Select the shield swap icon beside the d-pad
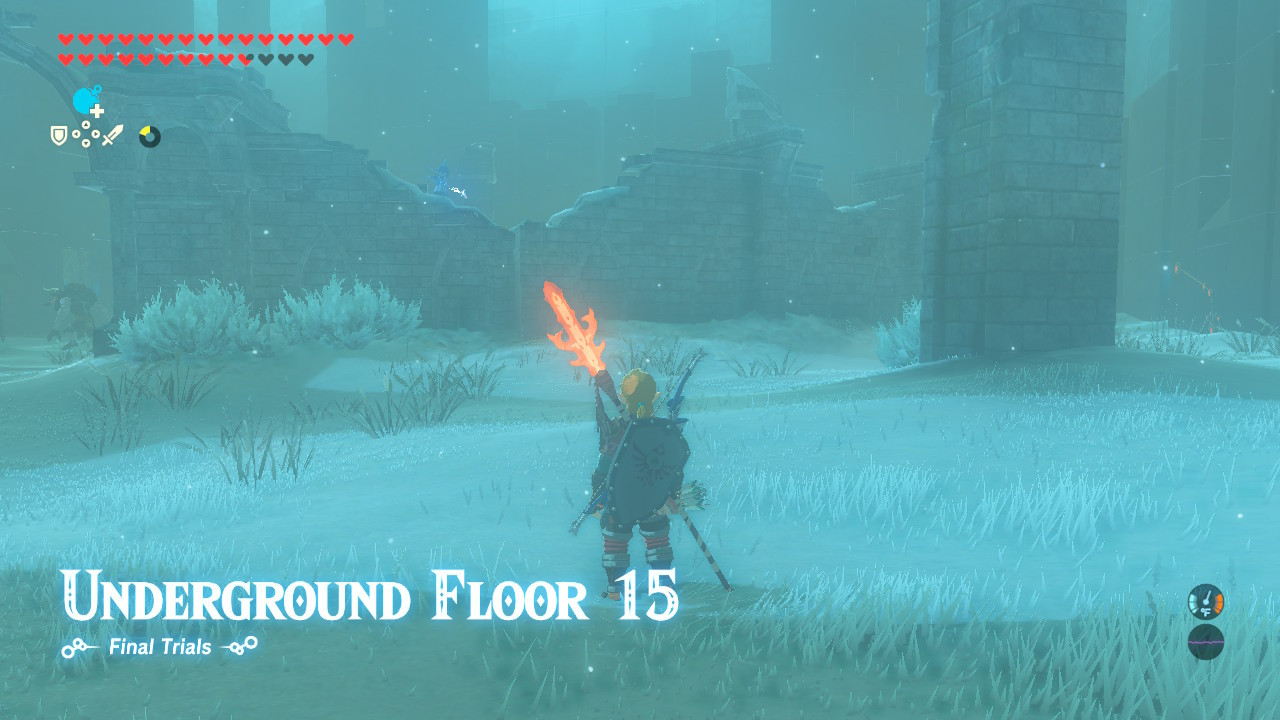 (x=59, y=135)
